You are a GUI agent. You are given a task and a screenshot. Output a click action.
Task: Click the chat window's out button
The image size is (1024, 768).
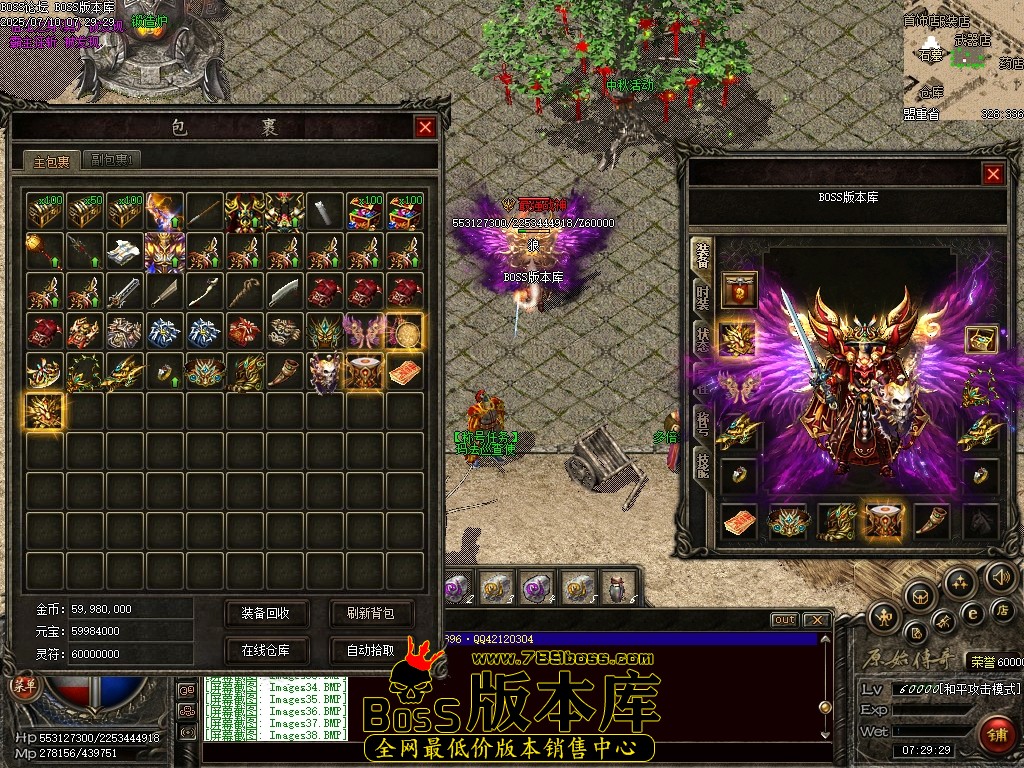(785, 620)
